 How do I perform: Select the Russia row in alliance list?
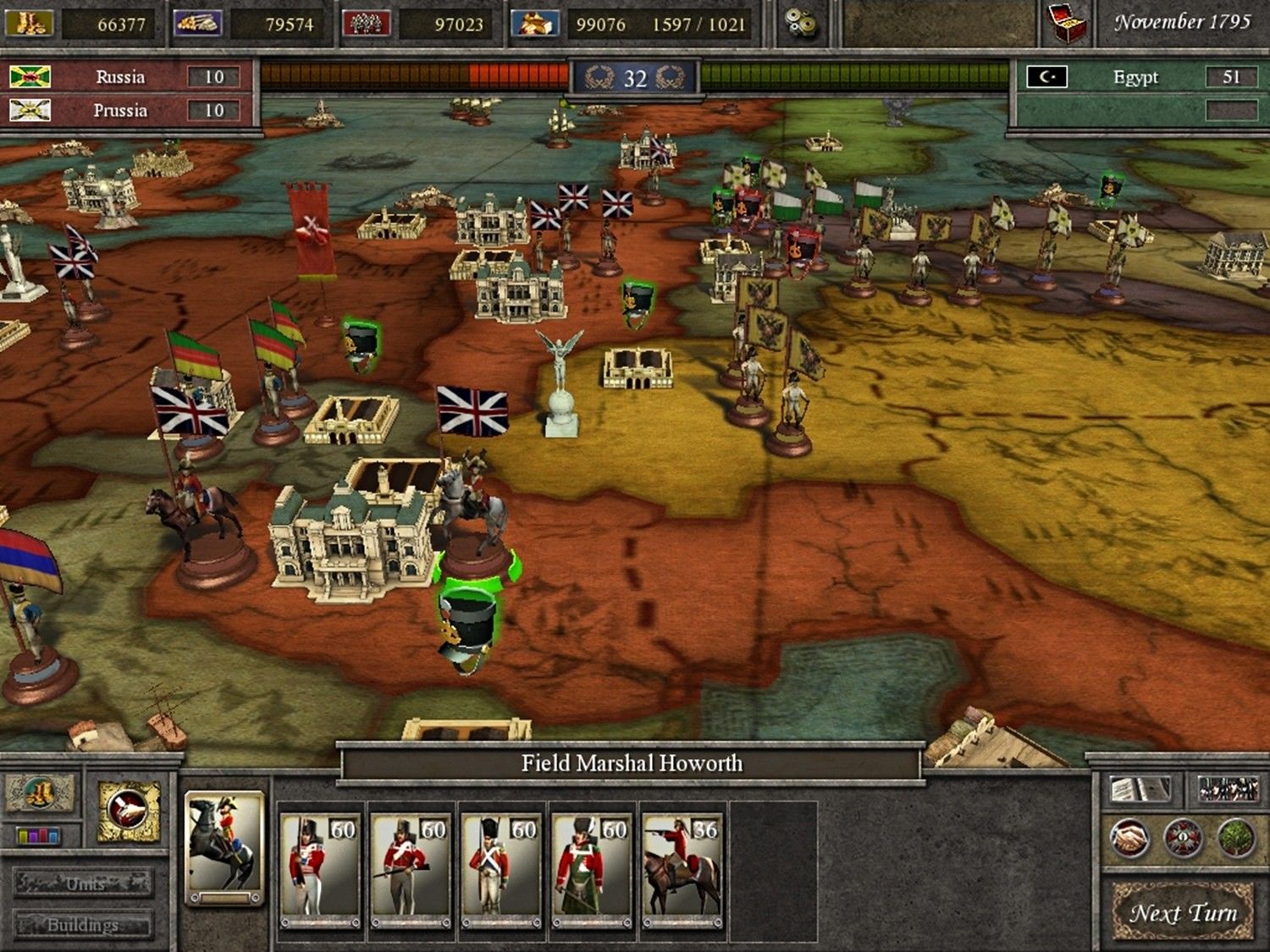coord(127,77)
